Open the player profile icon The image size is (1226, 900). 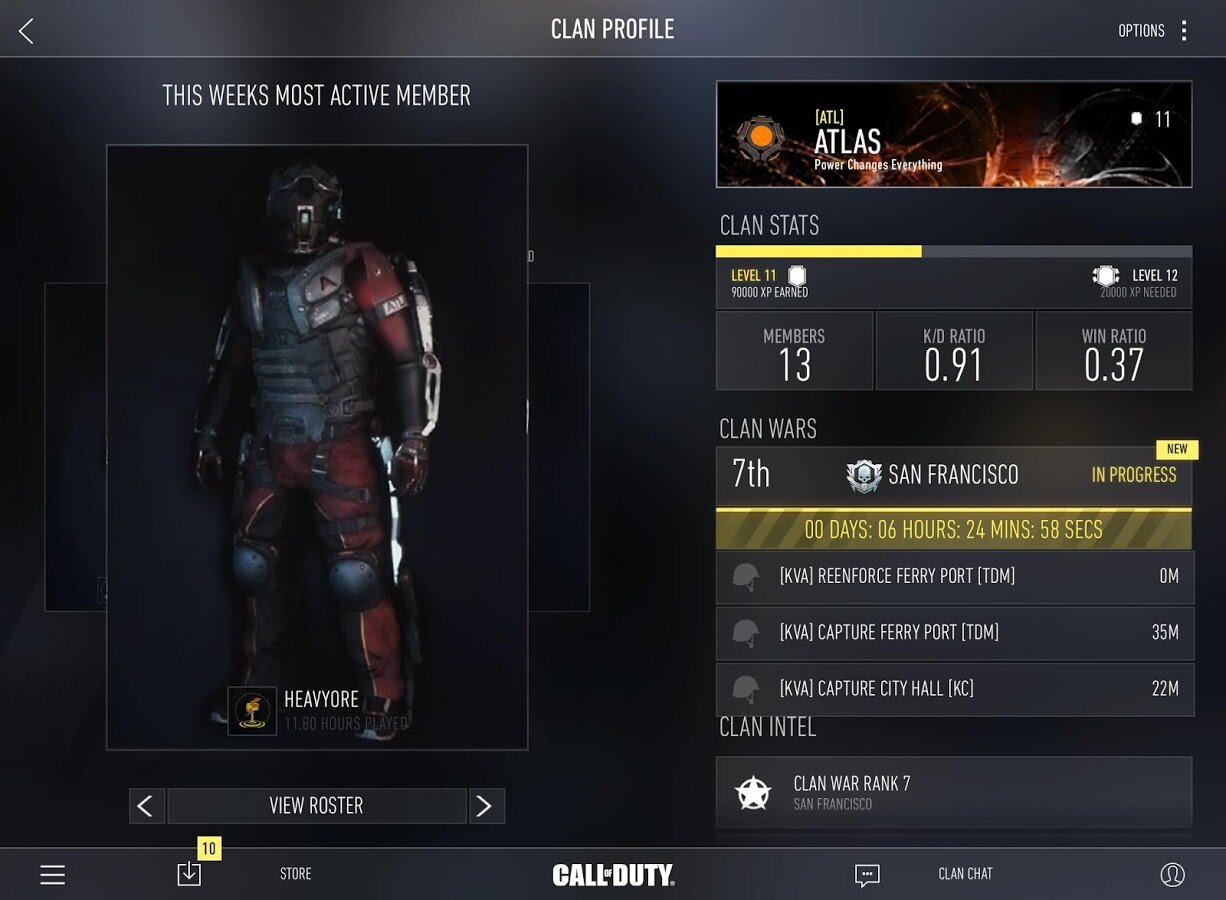pyautogui.click(x=1172, y=875)
